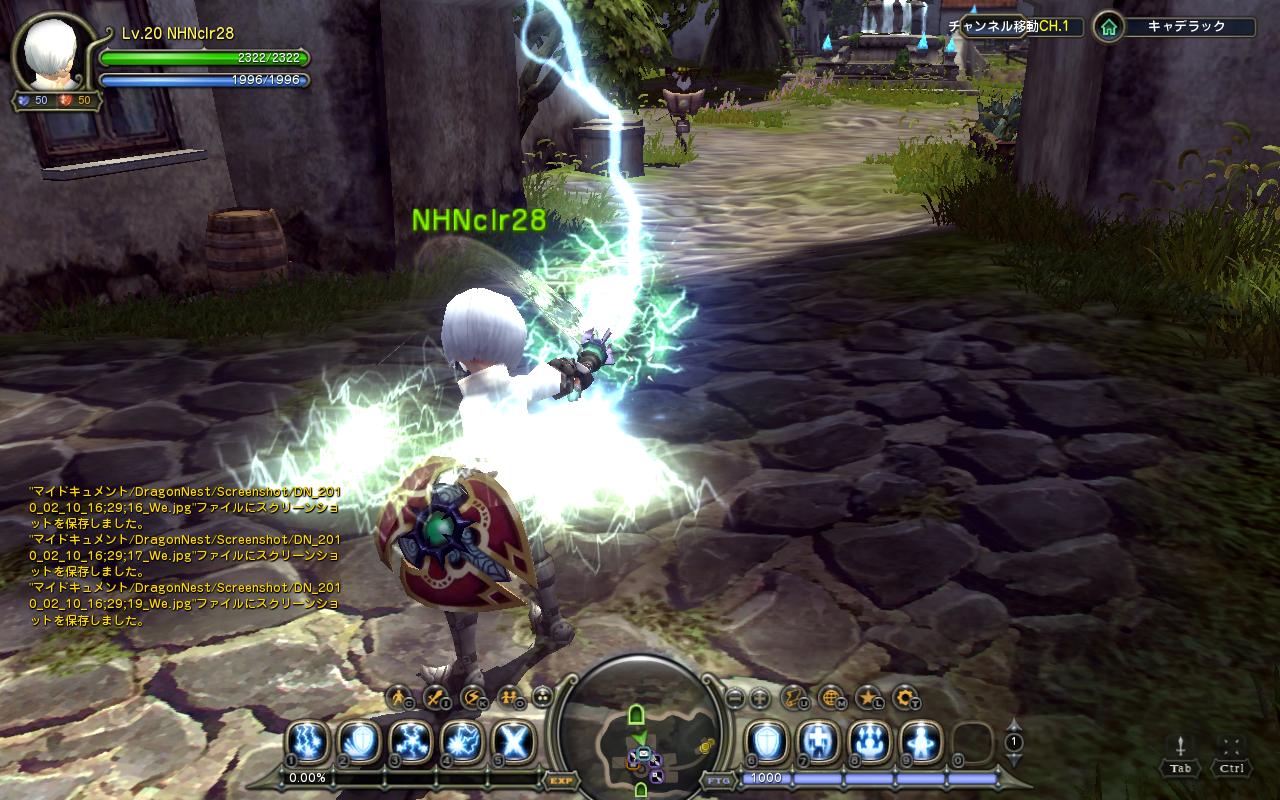Open the character info icon
This screenshot has height=800, width=1280.
coord(400,697)
